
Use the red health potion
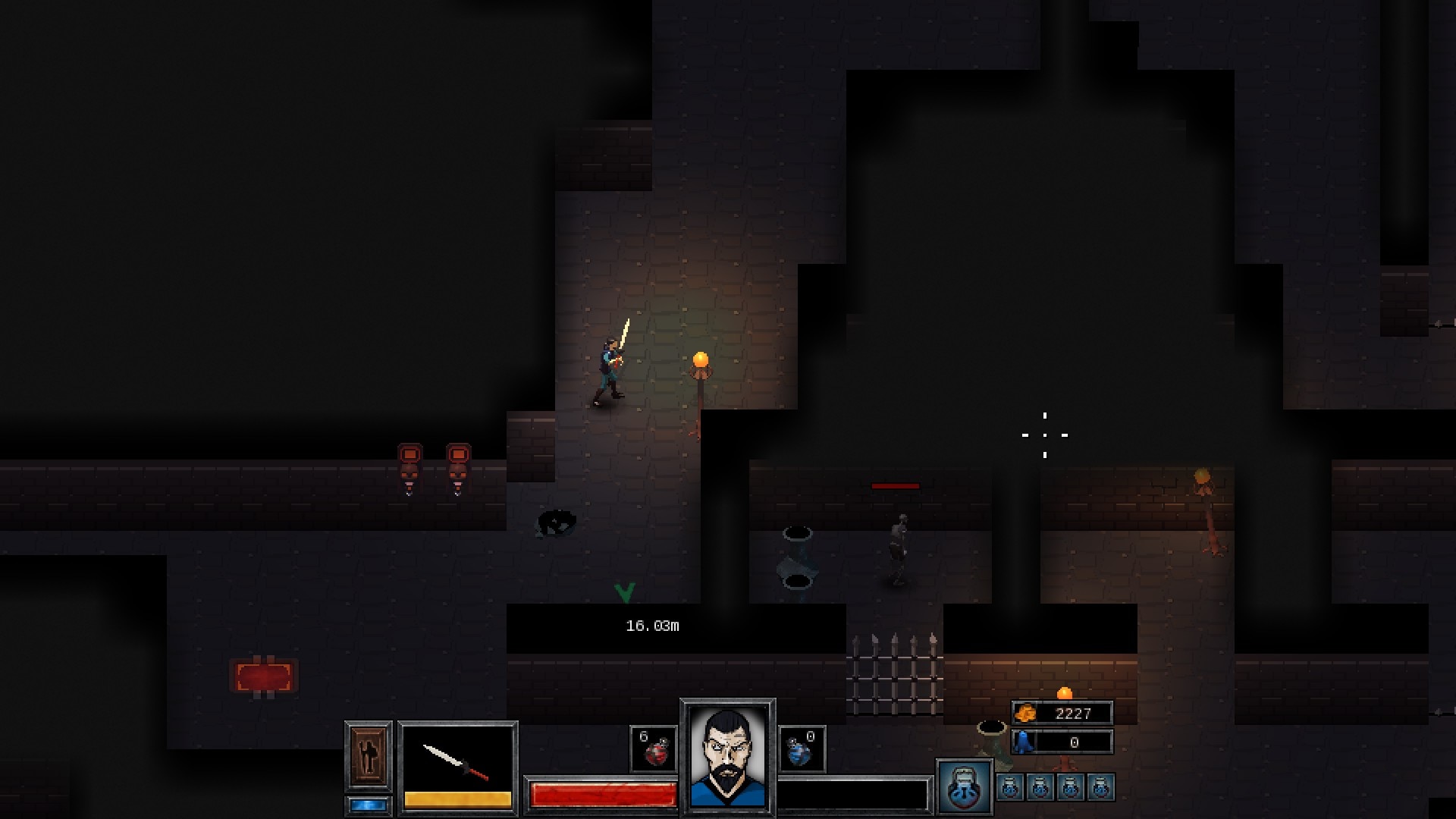pyautogui.click(x=654, y=749)
